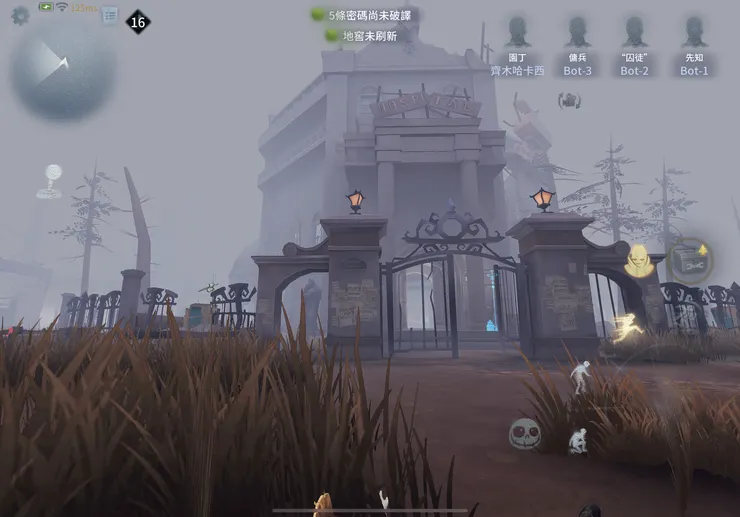Tap the glowing yellow hooded figure icon
Viewport: 740px width, 517px height.
point(639,262)
